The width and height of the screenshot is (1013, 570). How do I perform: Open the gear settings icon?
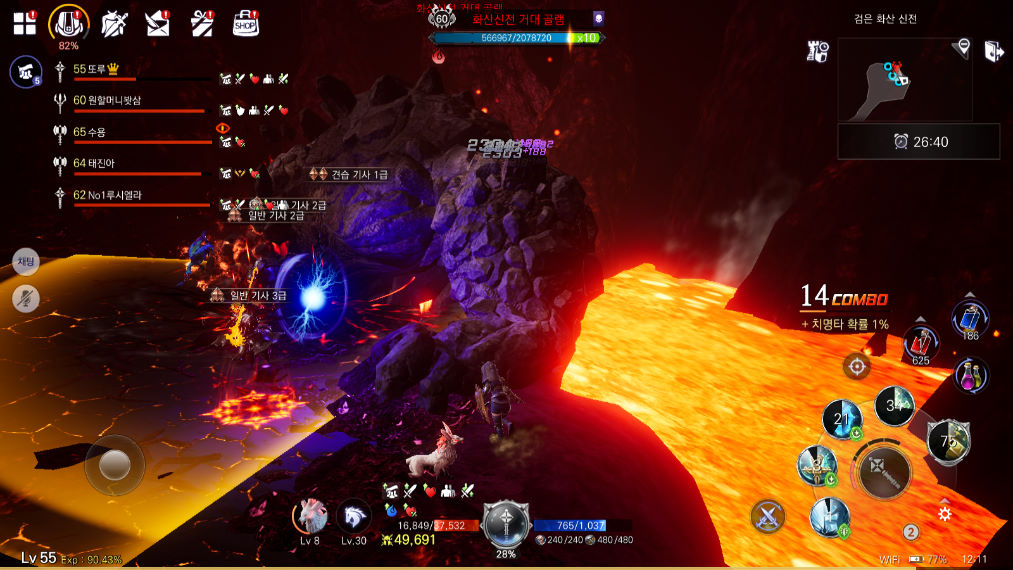click(945, 514)
